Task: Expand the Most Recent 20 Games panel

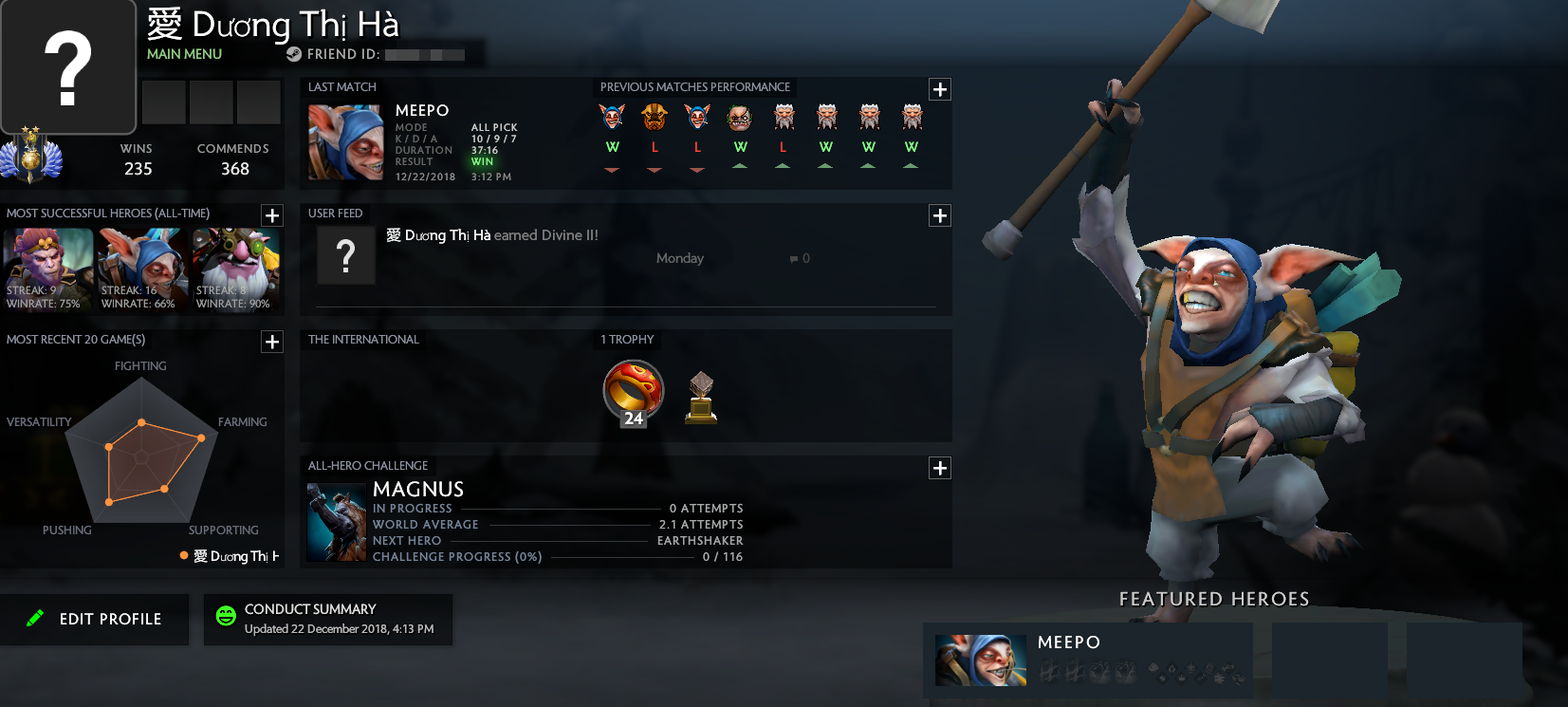Action: (272, 342)
